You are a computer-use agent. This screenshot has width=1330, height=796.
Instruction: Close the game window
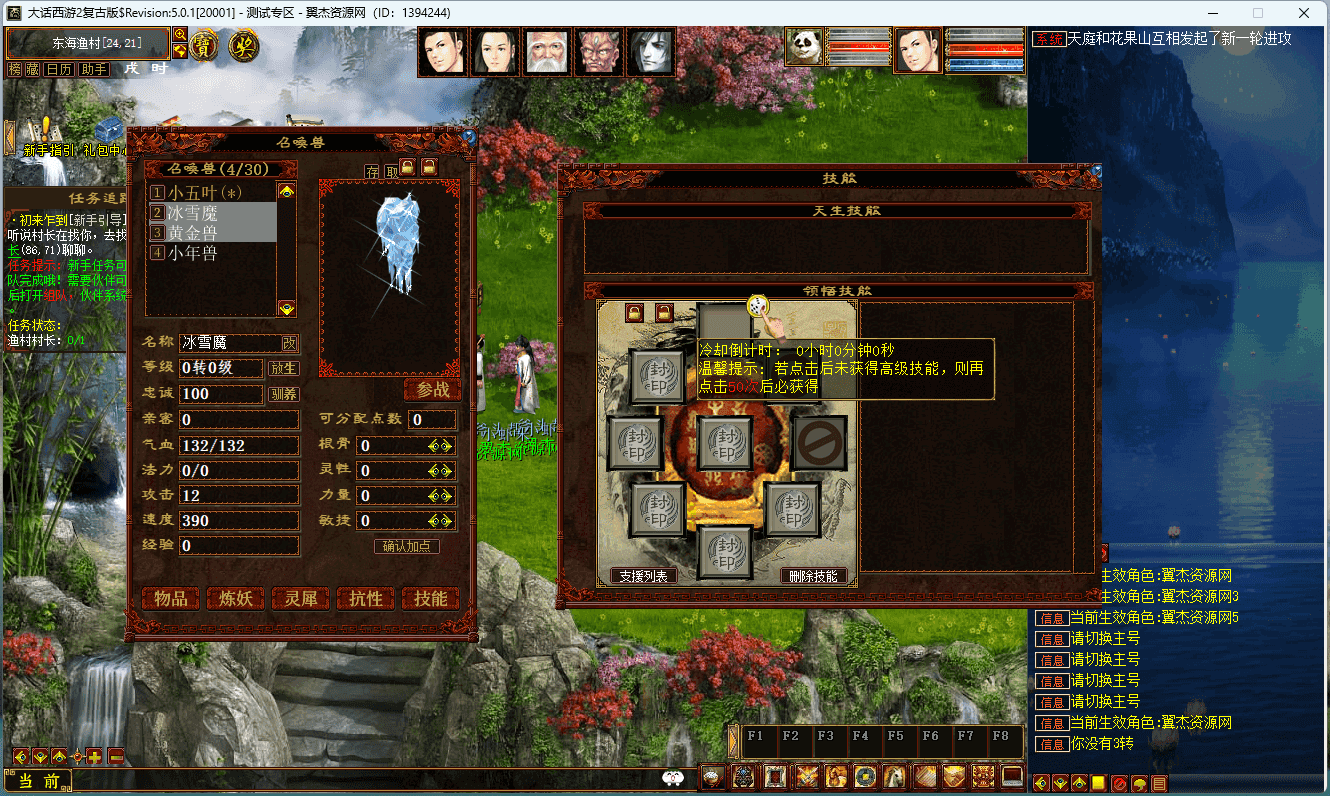(1302, 13)
